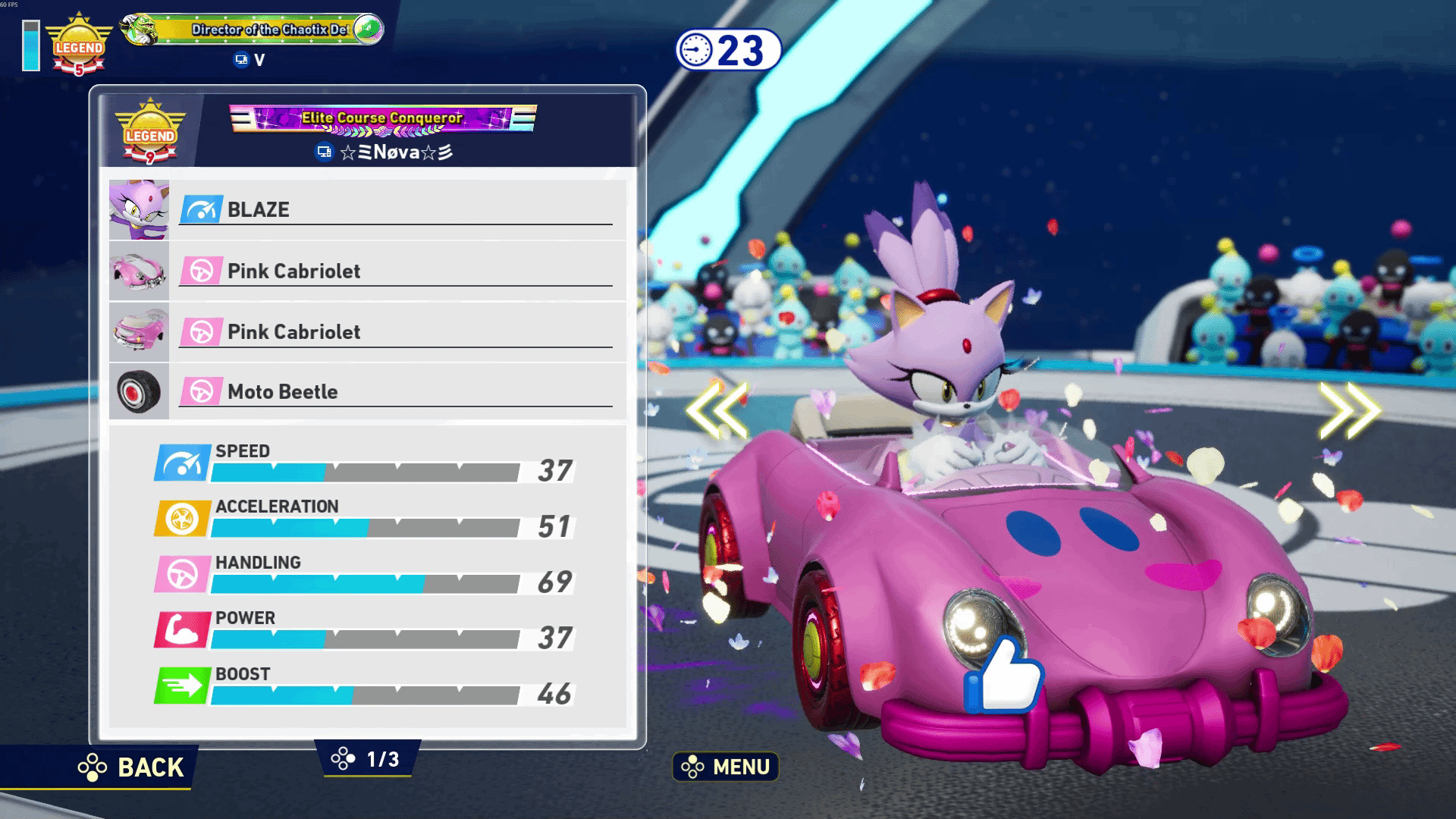The height and width of the screenshot is (819, 1456).
Task: Select the BLAZE character row
Action: pos(368,210)
